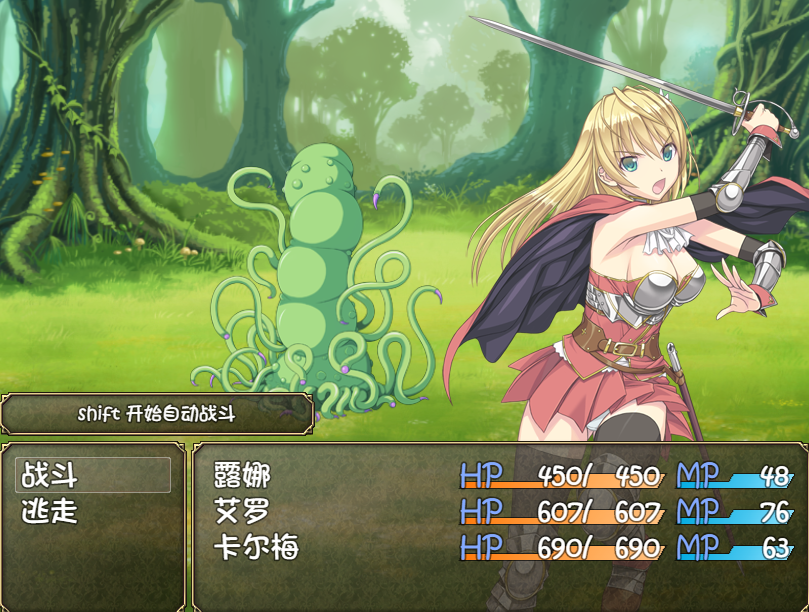Screen dimensions: 809x612
Task: Select party member 艾罗 in status list
Action: pyautogui.click(x=243, y=512)
